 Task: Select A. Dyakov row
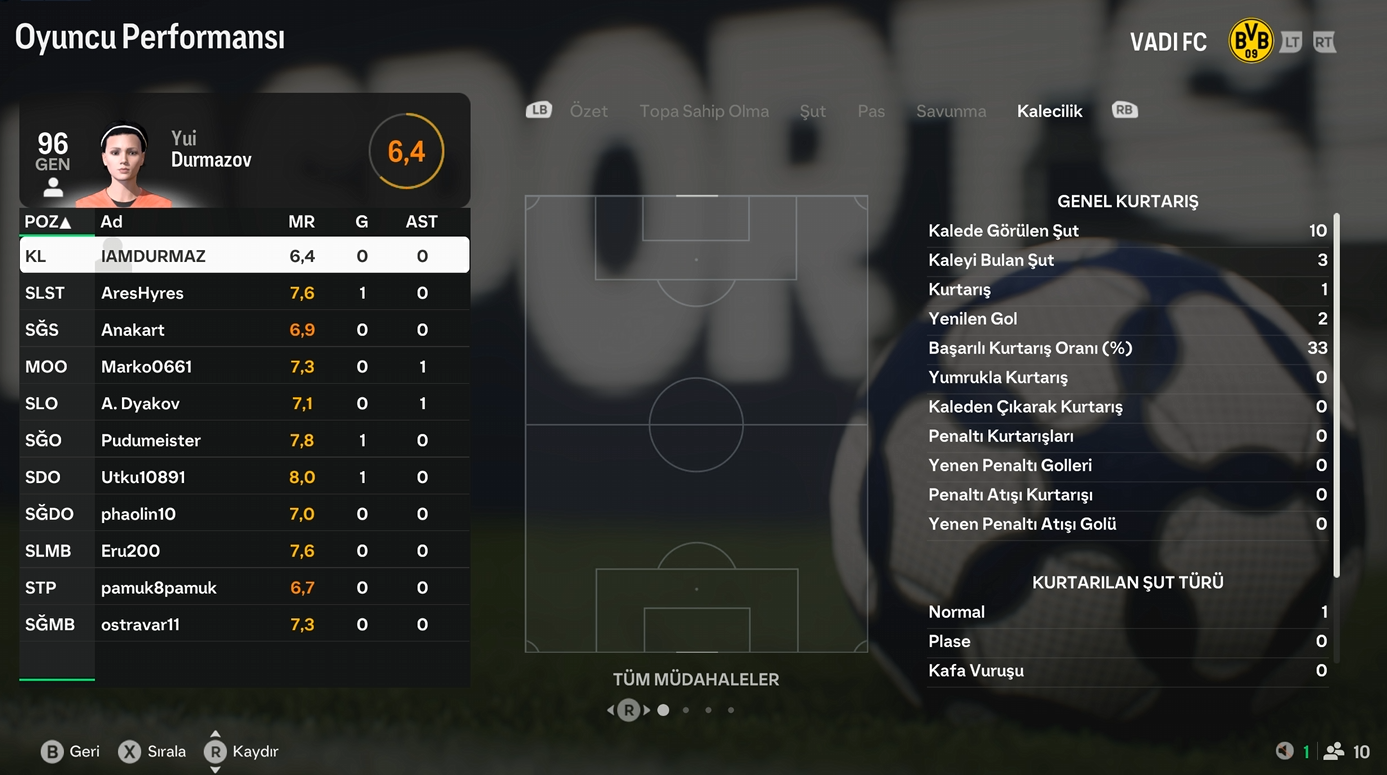point(244,404)
